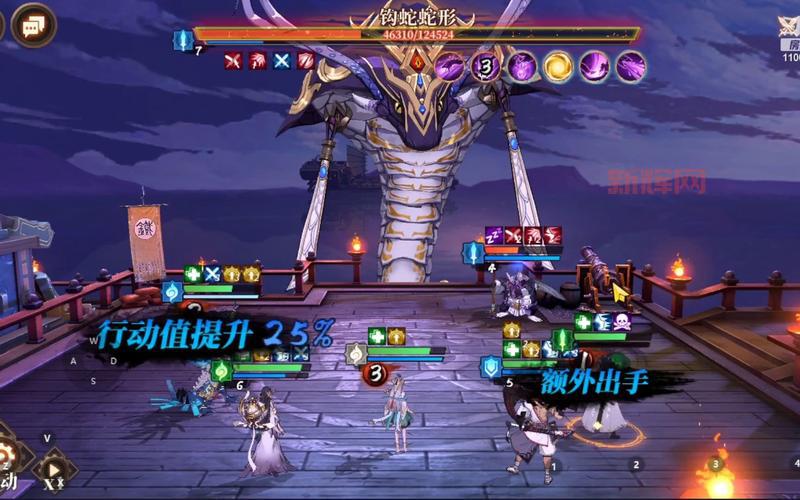Screen dimensions: 800x500
Task: Open the chat bubble button
Action: [34, 24]
